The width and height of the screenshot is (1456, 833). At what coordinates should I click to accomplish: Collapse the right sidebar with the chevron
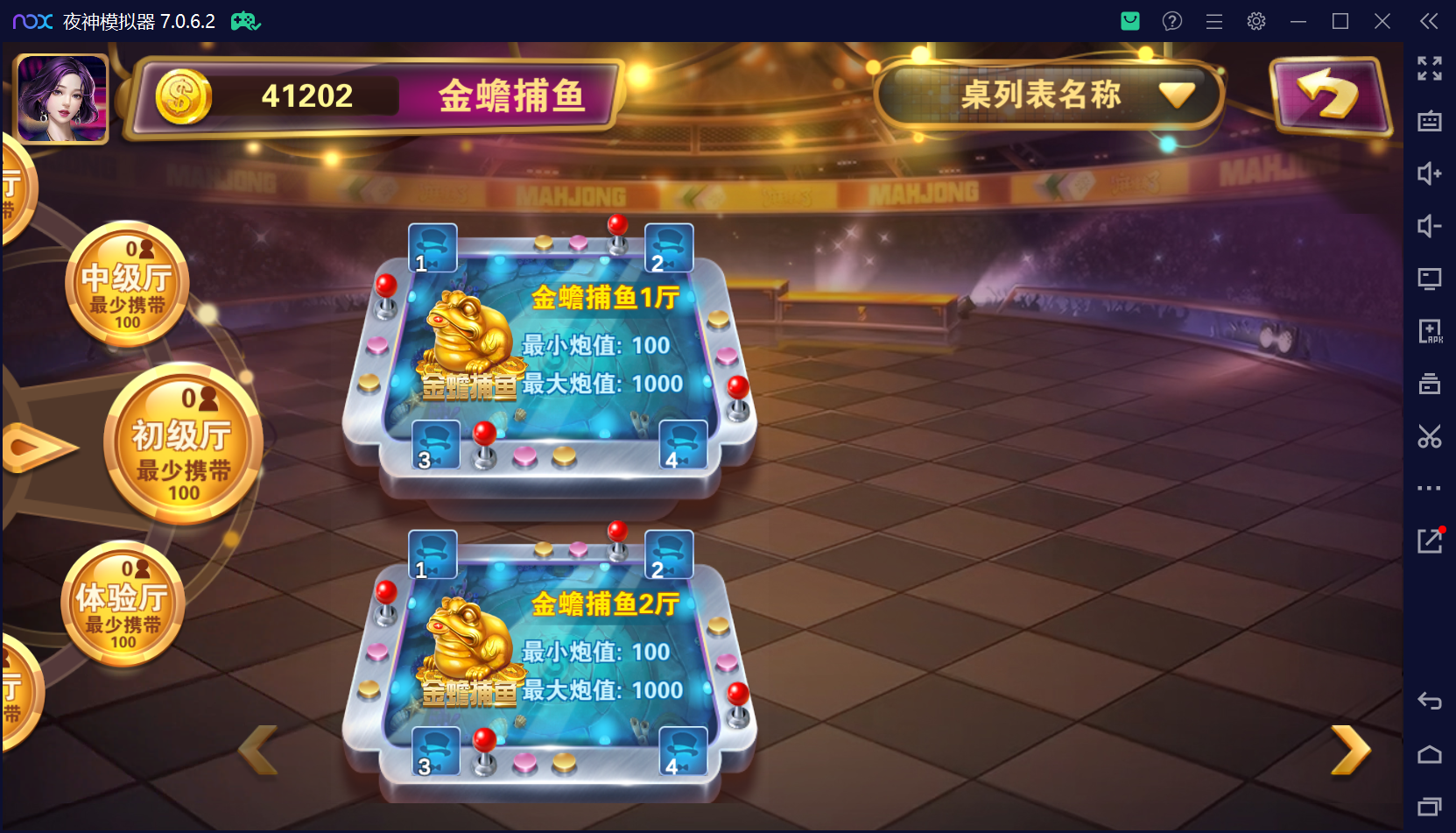1428,21
